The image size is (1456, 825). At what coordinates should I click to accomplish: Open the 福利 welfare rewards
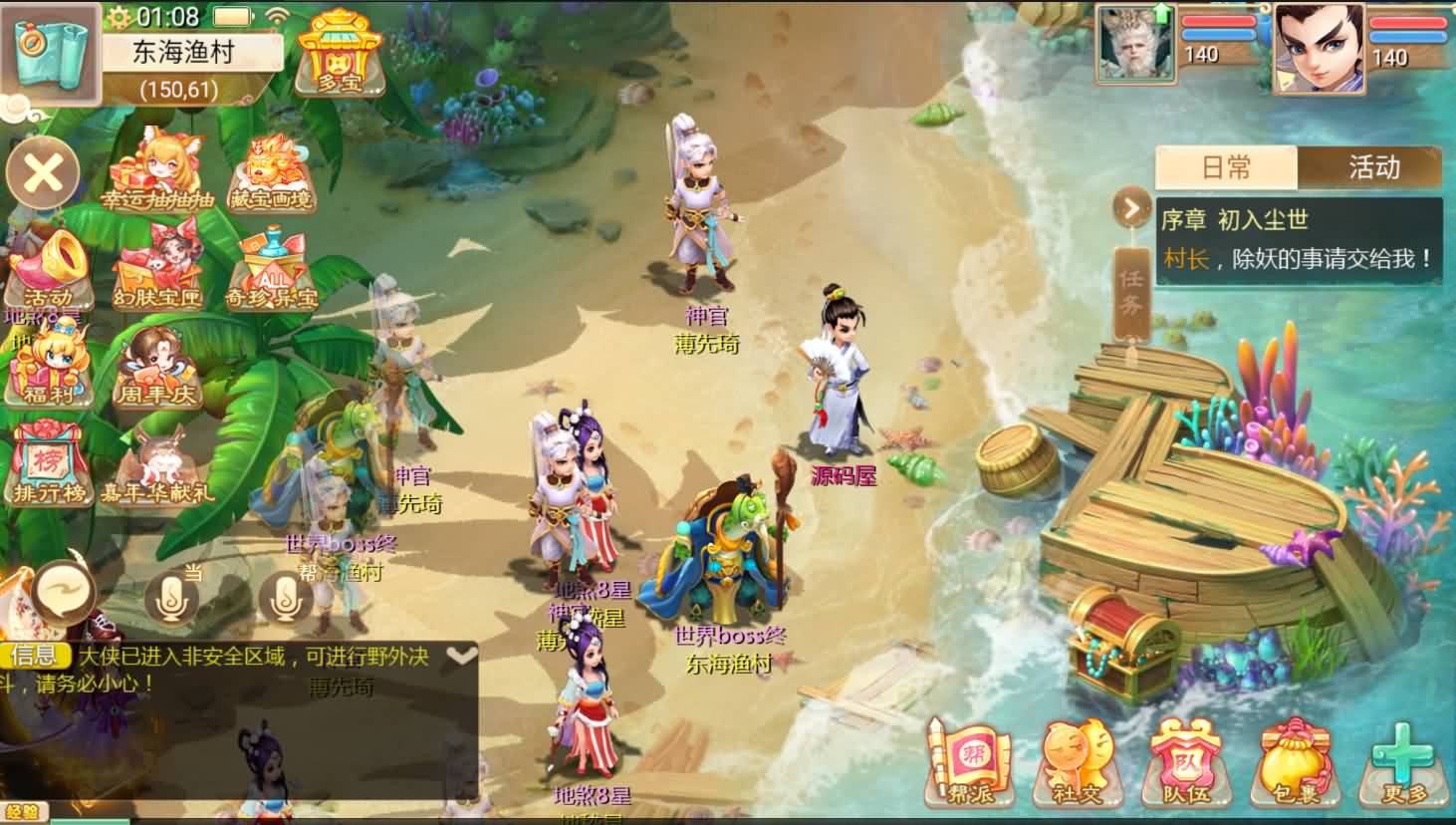48,367
